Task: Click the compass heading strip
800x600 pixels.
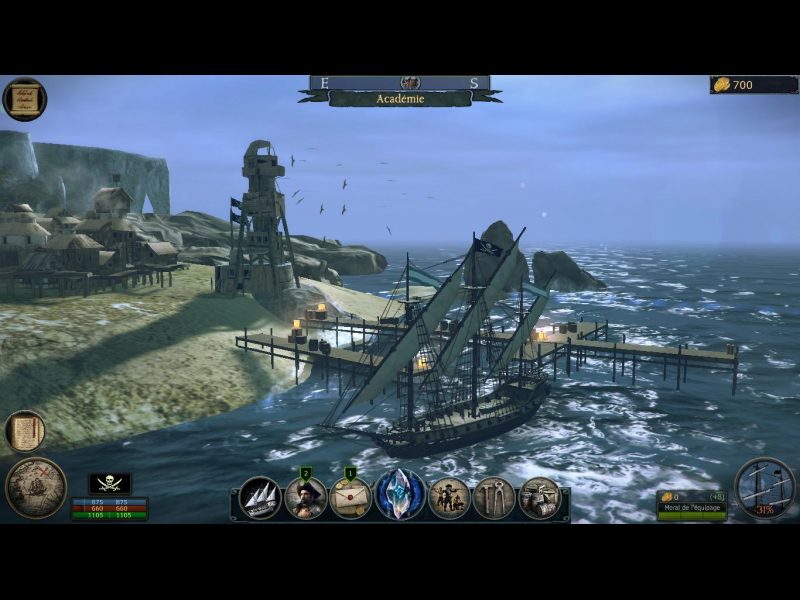Action: [x=400, y=83]
